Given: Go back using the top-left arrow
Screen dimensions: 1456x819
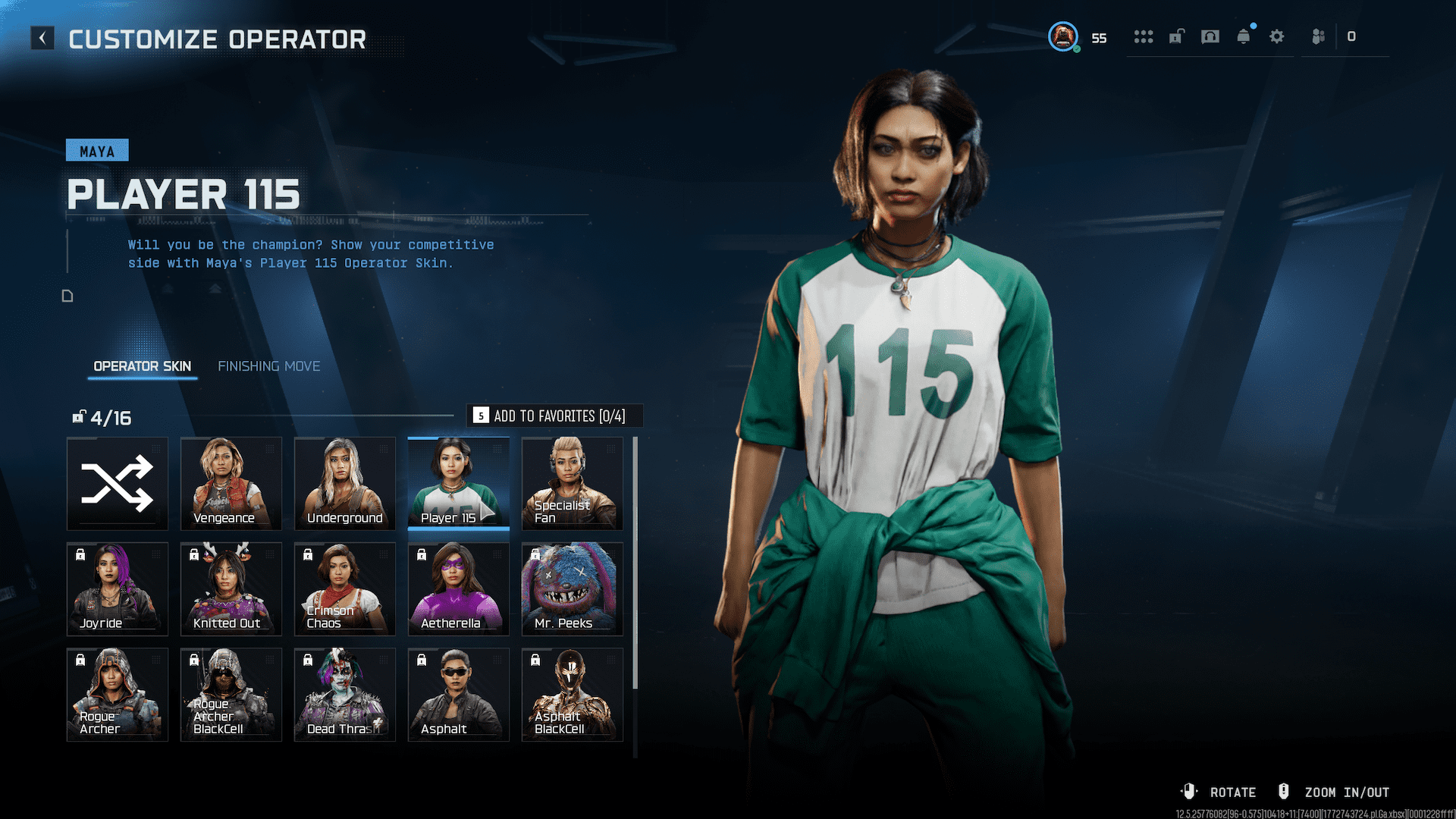Looking at the screenshot, I should click(x=42, y=38).
